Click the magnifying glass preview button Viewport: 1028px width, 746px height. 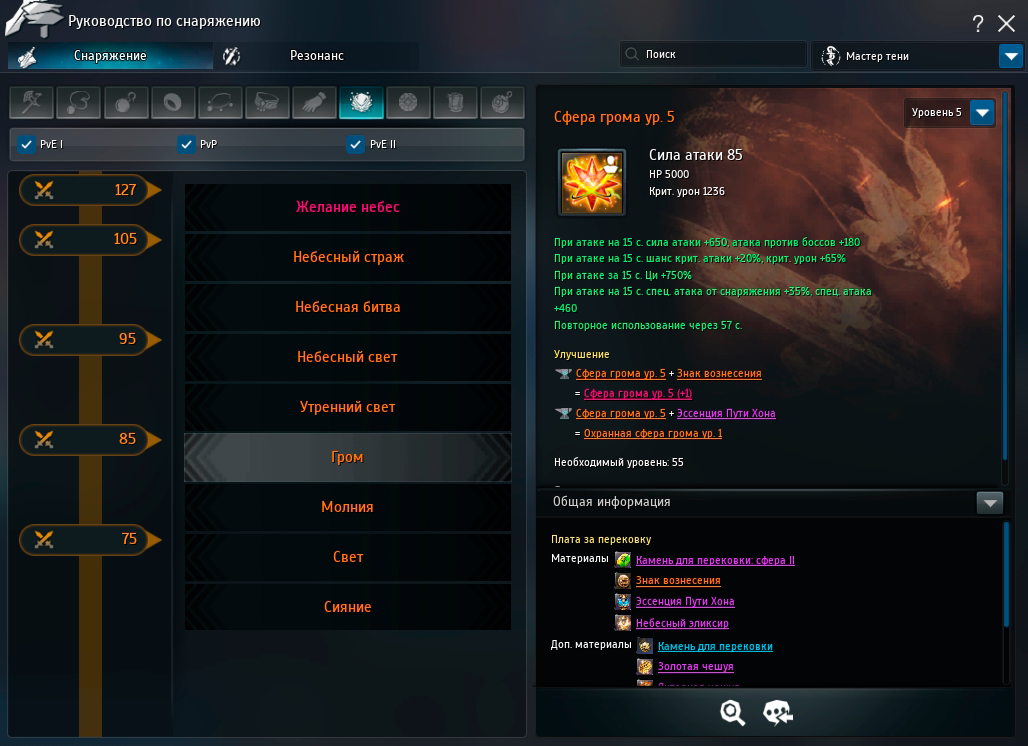[733, 712]
